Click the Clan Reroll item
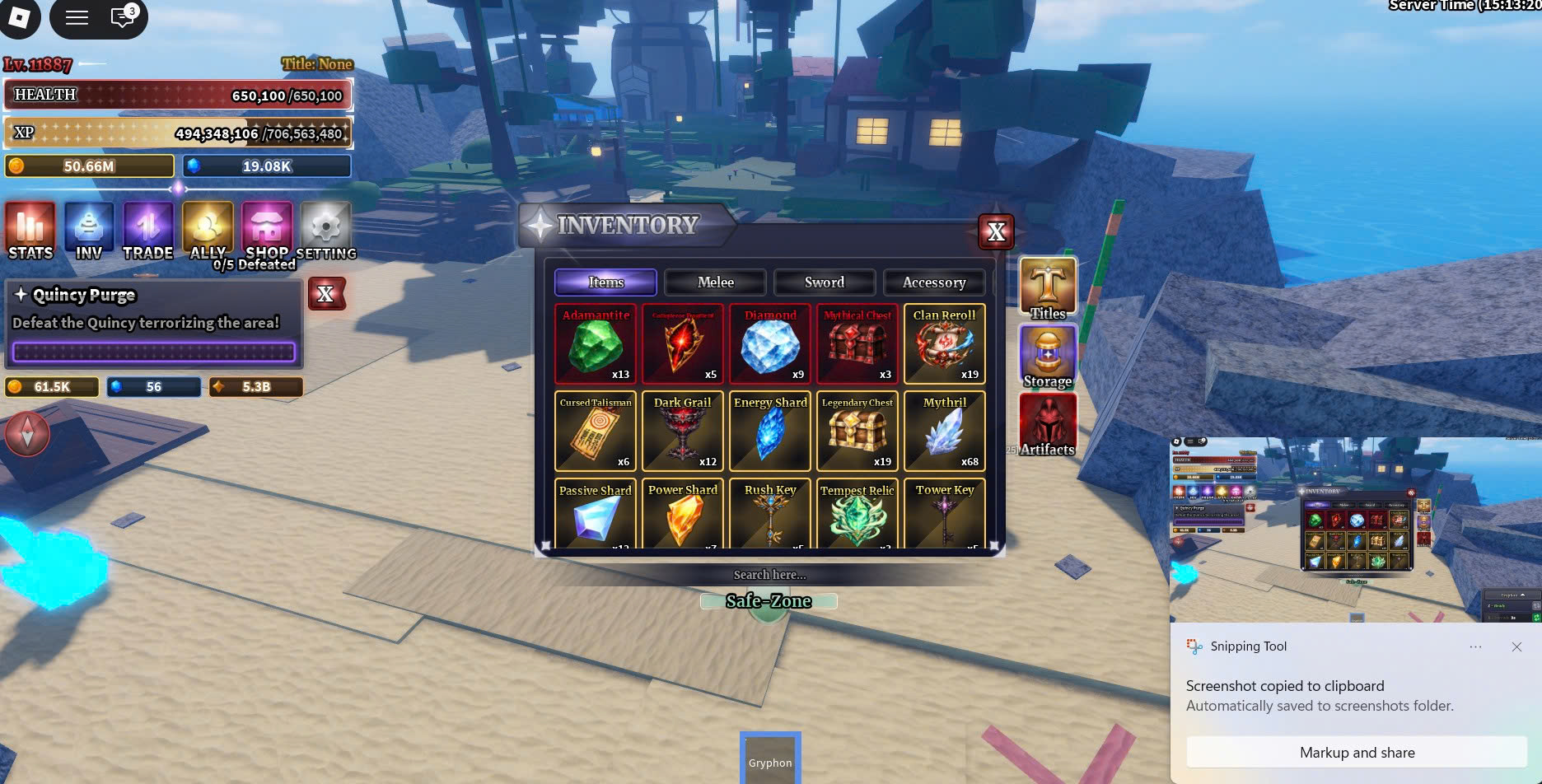The width and height of the screenshot is (1542, 784). [x=944, y=344]
